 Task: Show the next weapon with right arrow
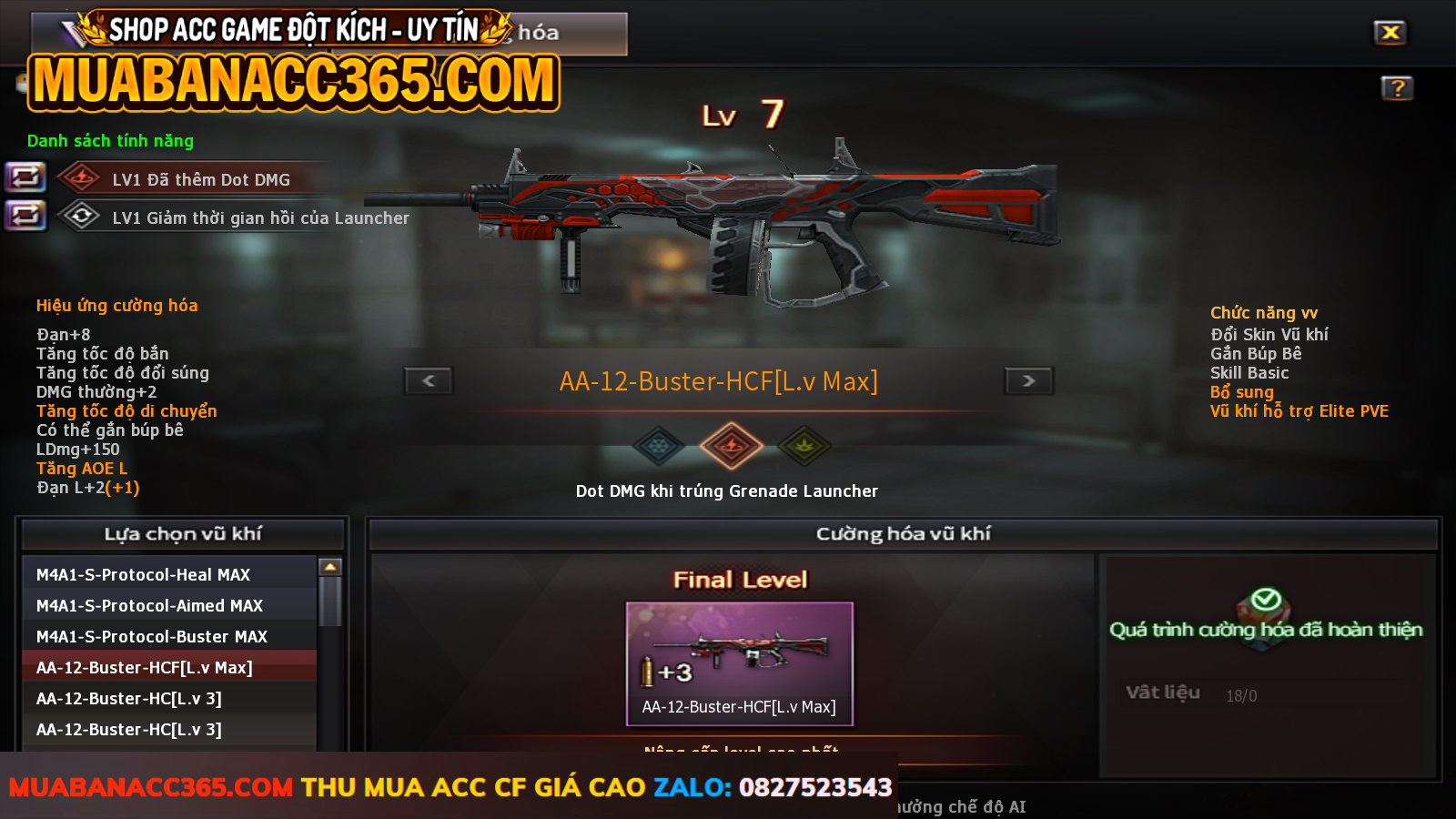[x=1028, y=380]
